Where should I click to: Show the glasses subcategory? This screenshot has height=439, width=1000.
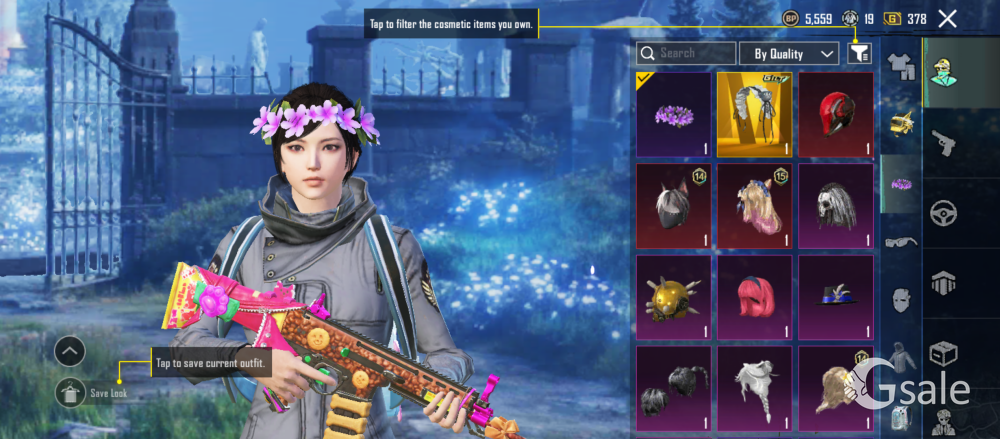[900, 241]
